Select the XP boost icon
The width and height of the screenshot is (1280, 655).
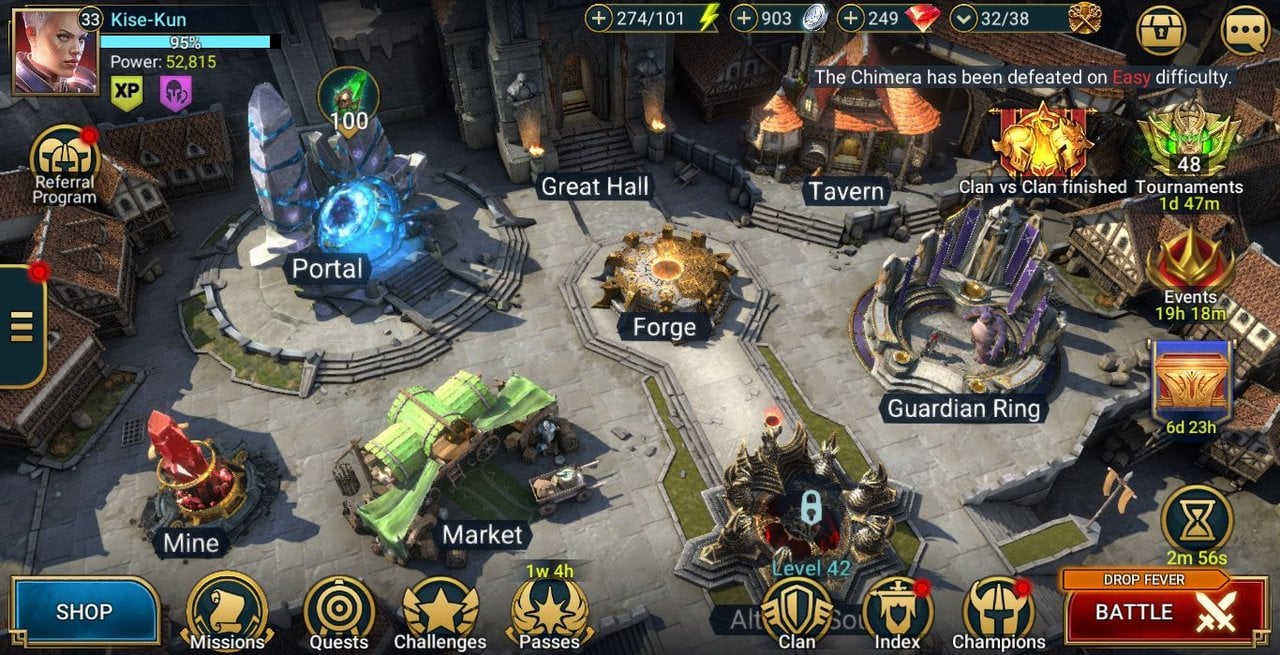pyautogui.click(x=127, y=93)
